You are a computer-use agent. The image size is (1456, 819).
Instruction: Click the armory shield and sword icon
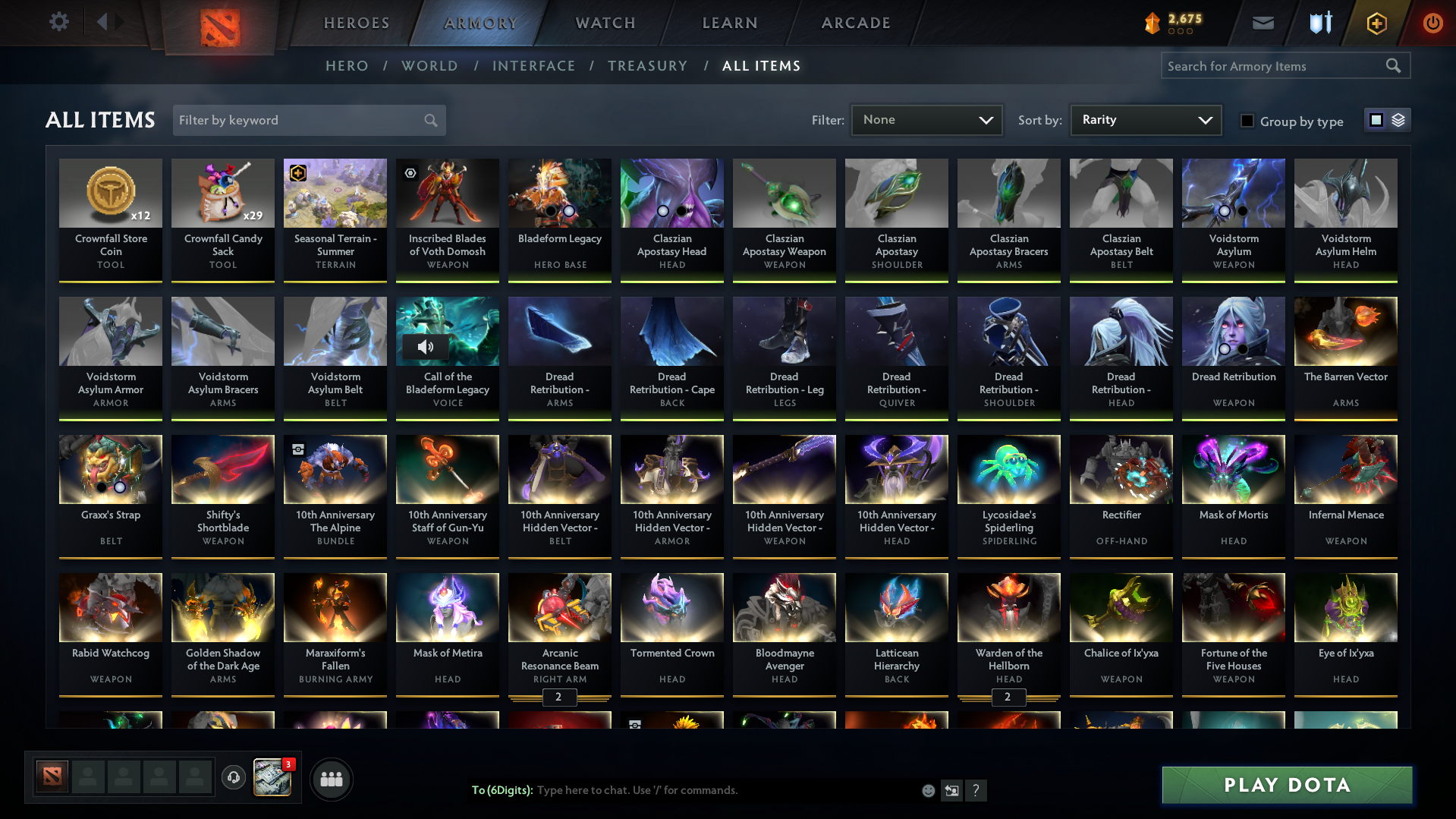point(1319,23)
